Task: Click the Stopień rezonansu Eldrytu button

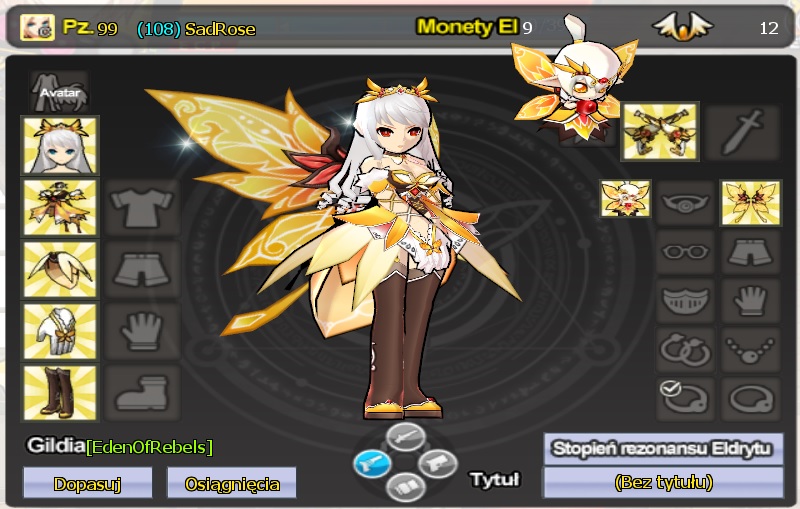Action: coord(663,448)
